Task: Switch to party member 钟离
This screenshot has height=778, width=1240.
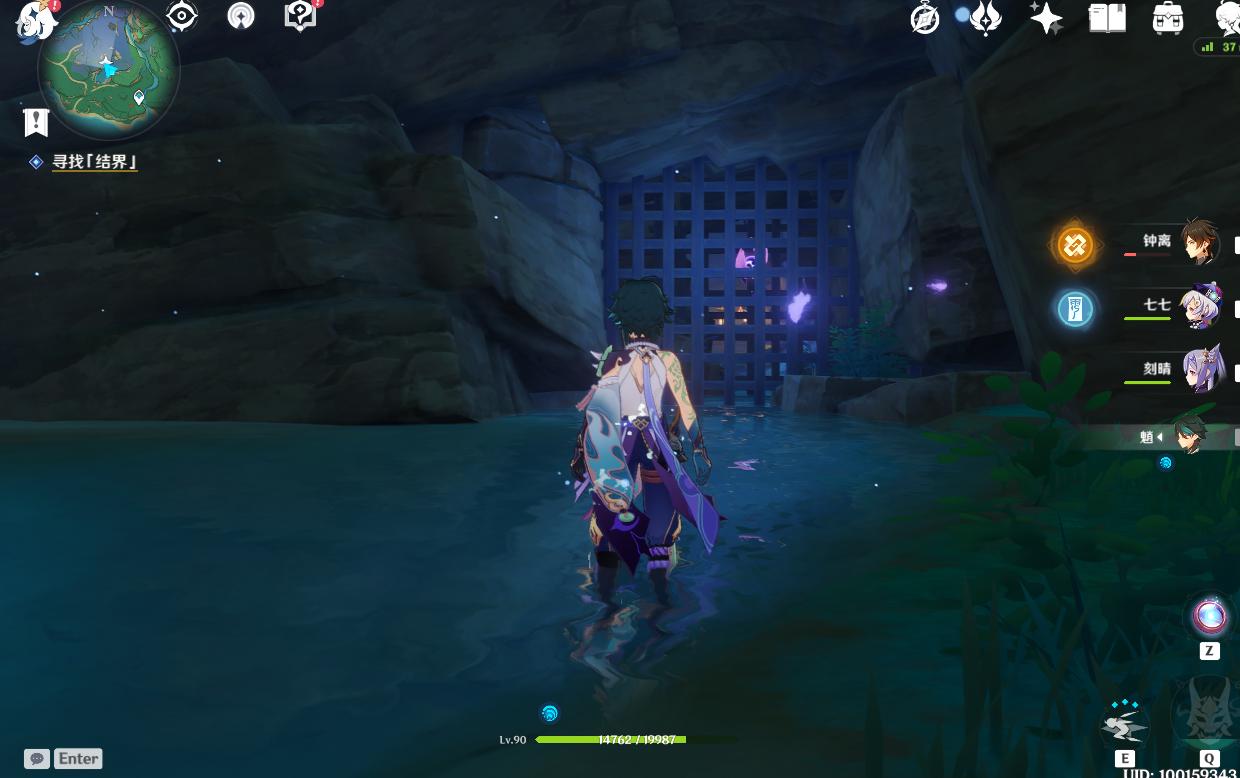Action: (x=1197, y=242)
